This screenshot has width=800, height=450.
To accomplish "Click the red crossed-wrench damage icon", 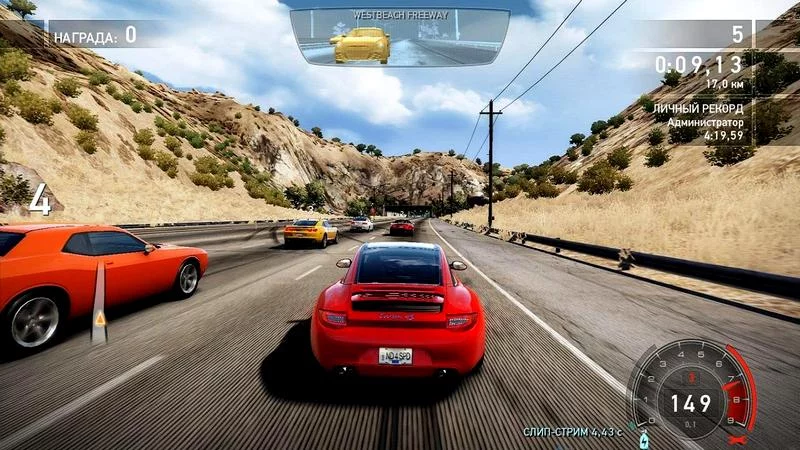I will tap(739, 438).
